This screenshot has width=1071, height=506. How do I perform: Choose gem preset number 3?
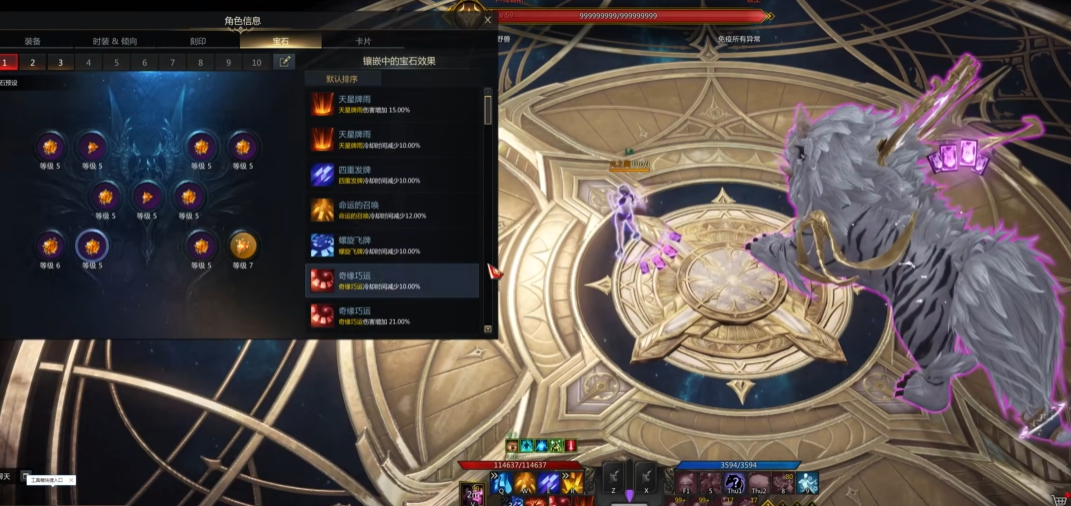coord(60,62)
